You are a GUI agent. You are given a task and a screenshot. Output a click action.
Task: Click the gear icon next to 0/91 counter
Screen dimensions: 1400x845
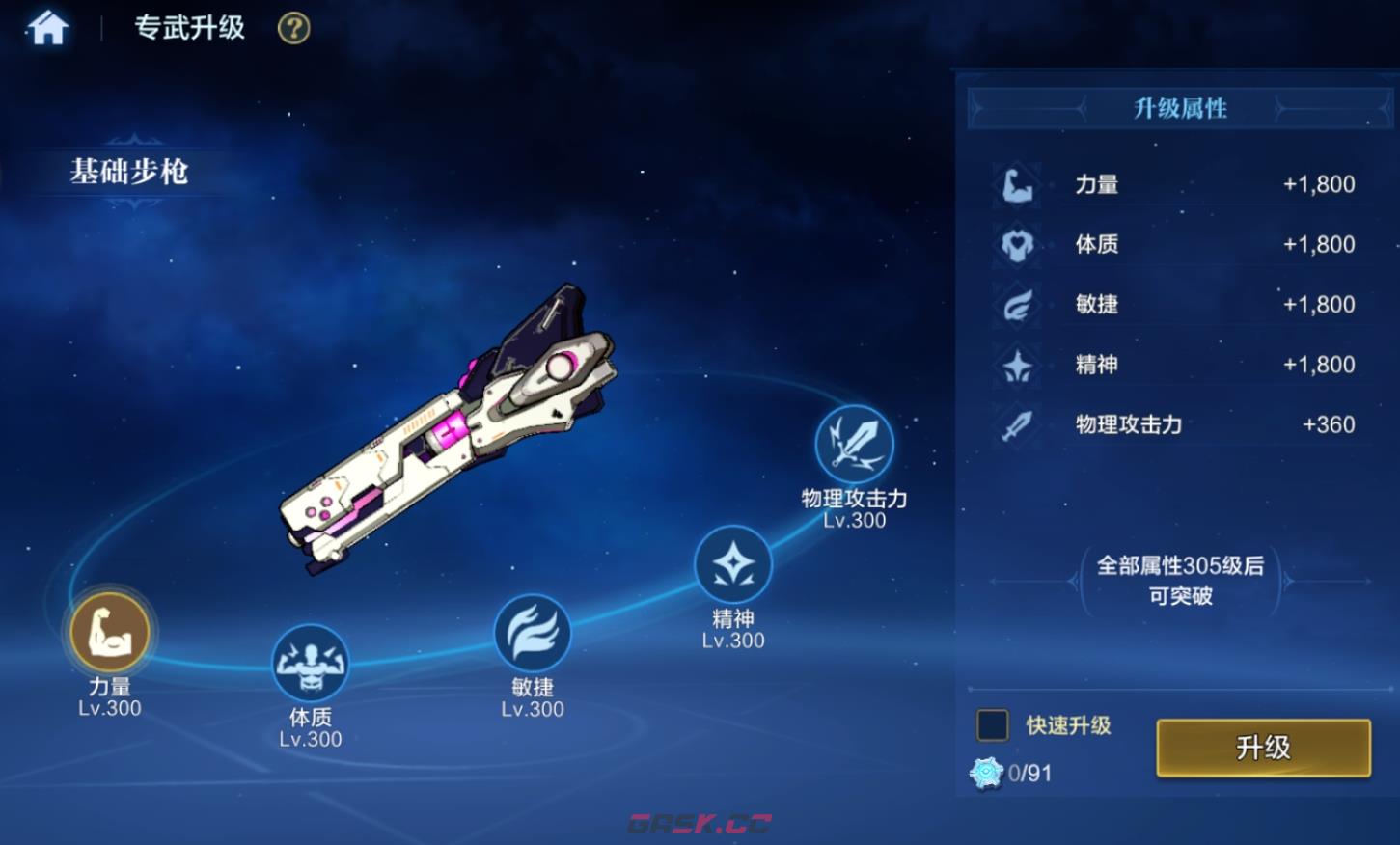tap(986, 771)
